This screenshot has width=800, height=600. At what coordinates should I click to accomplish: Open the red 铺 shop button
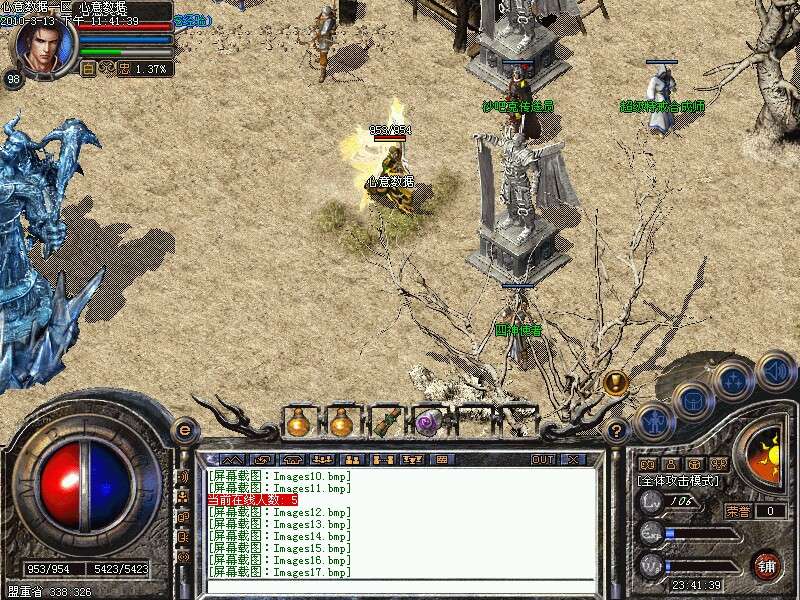pos(766,565)
